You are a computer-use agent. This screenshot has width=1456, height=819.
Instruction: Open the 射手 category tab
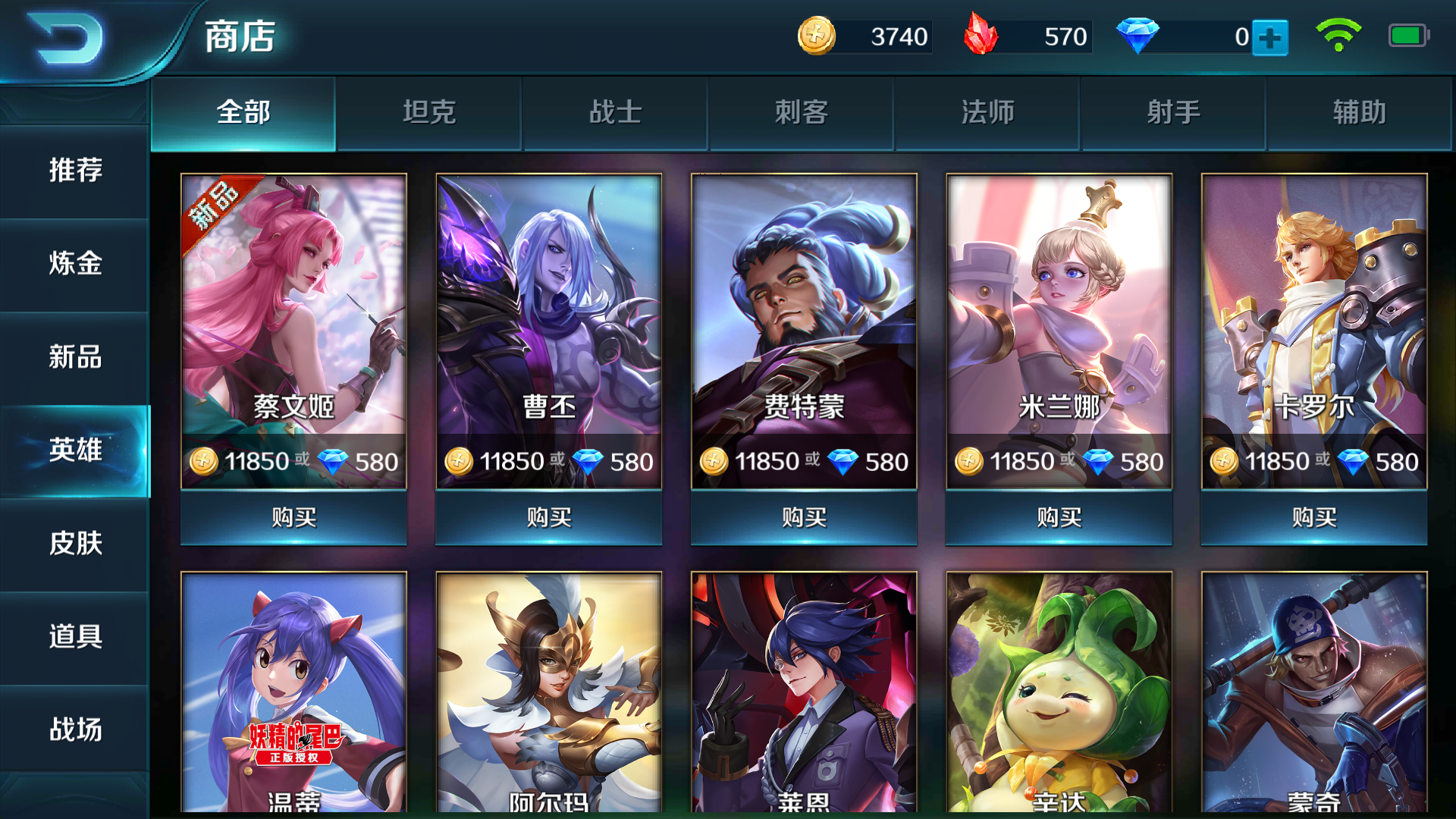[1173, 111]
